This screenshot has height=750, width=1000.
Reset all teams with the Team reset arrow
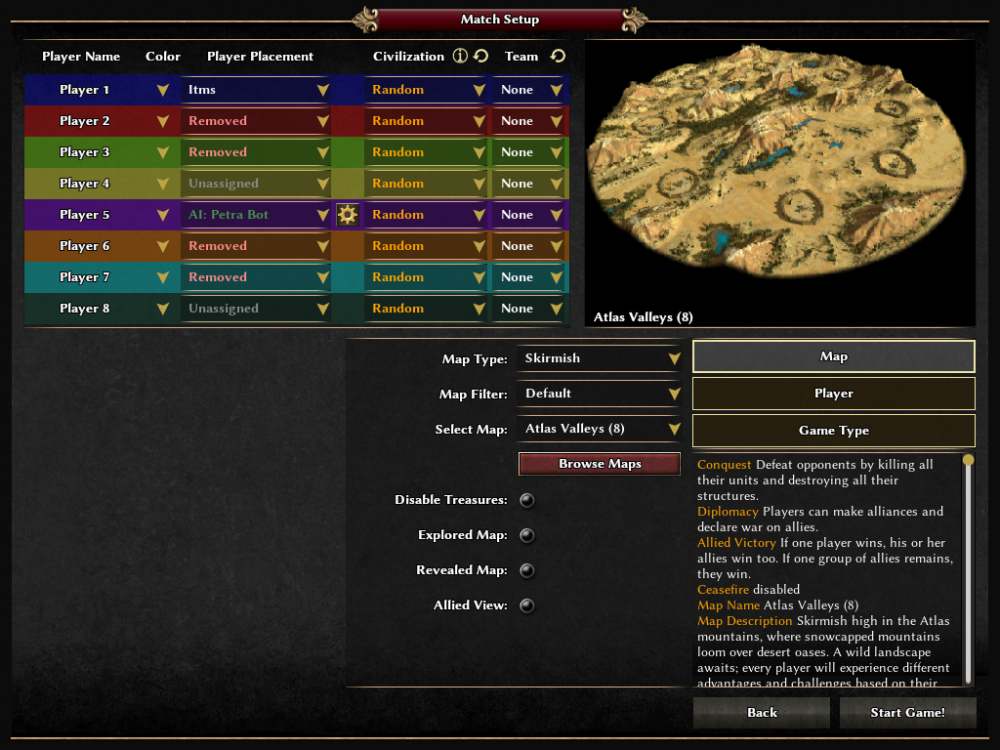click(x=558, y=56)
